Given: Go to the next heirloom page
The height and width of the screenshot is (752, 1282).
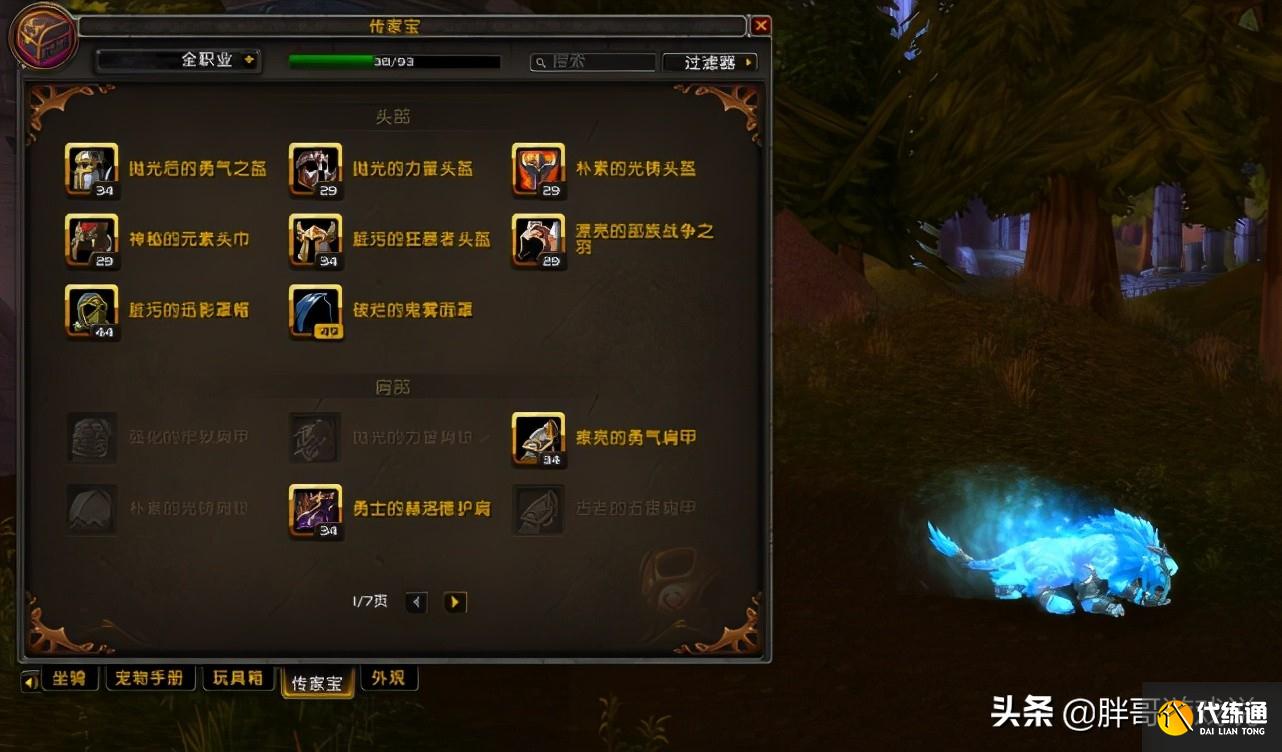Looking at the screenshot, I should [x=455, y=602].
